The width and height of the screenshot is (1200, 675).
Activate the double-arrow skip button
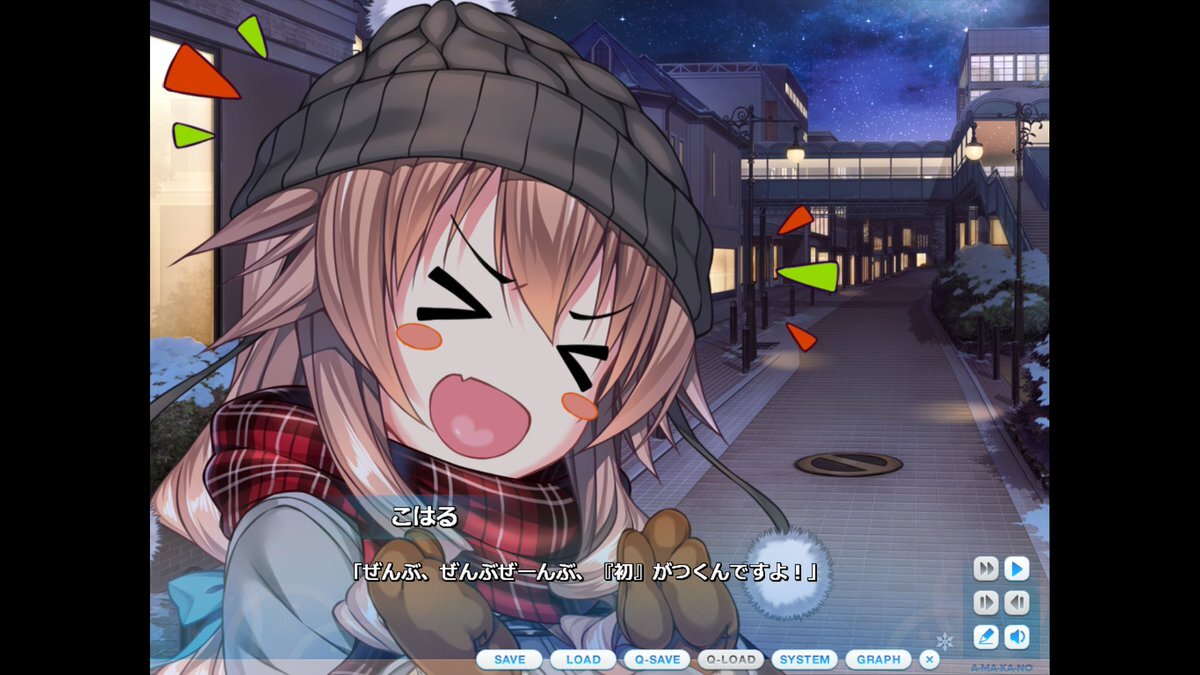[x=986, y=569]
